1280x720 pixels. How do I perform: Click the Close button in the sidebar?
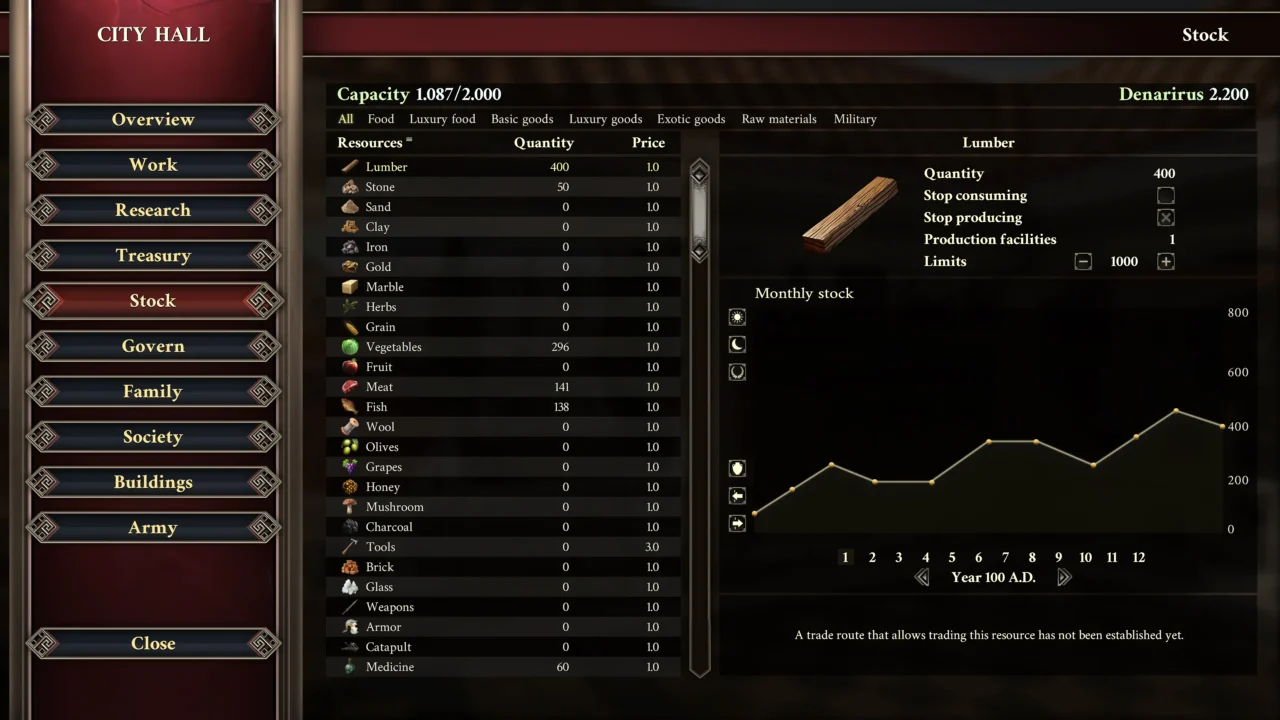152,643
